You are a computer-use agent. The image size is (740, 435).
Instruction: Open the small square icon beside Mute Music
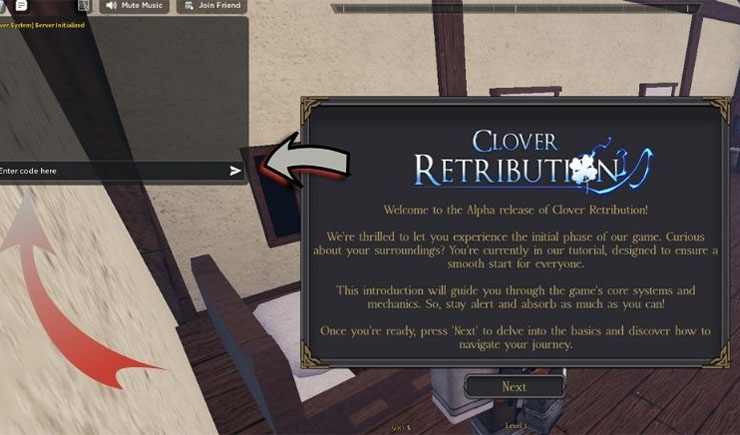[x=84, y=5]
